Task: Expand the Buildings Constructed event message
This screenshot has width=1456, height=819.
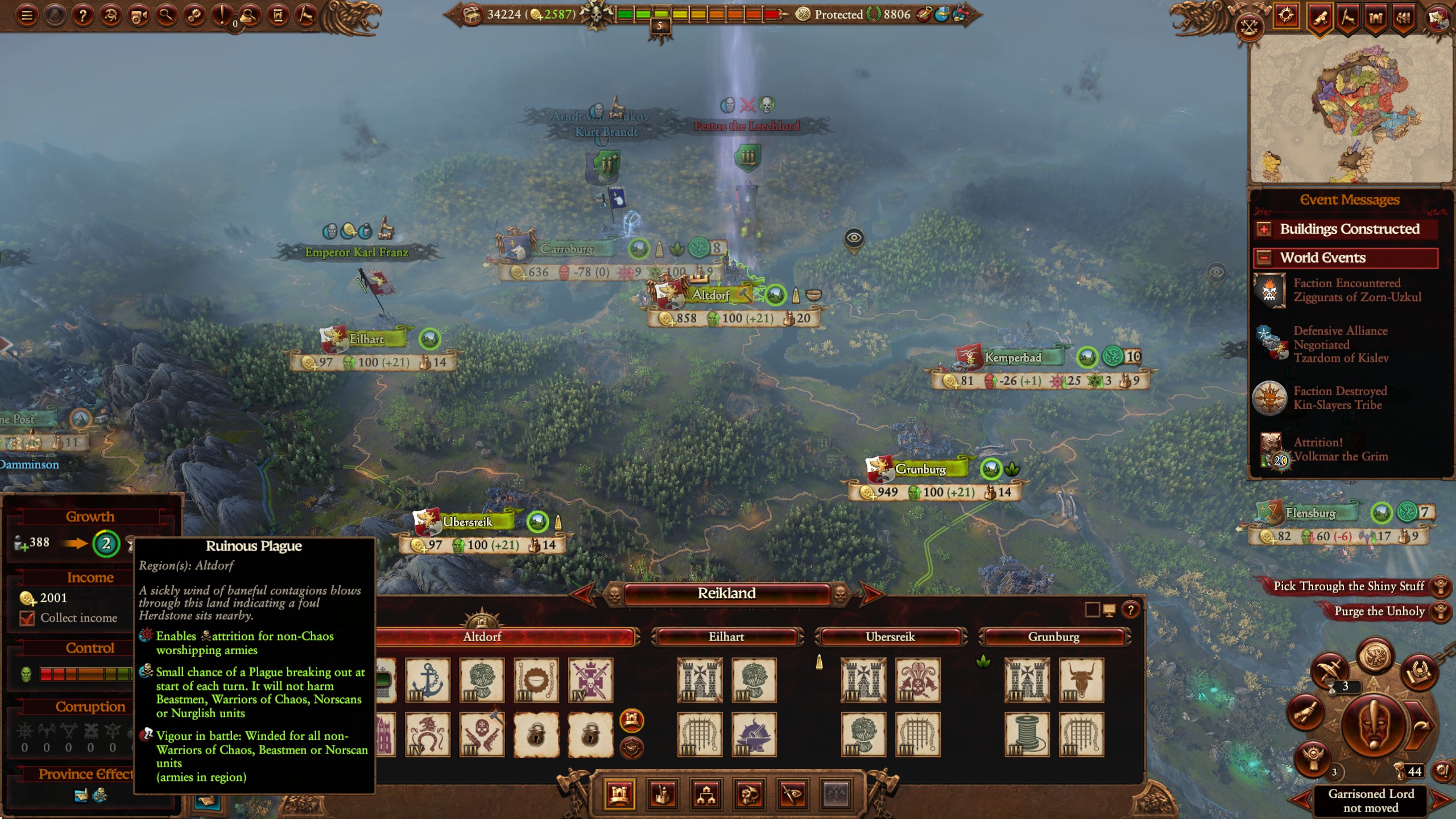Action: (x=1263, y=229)
